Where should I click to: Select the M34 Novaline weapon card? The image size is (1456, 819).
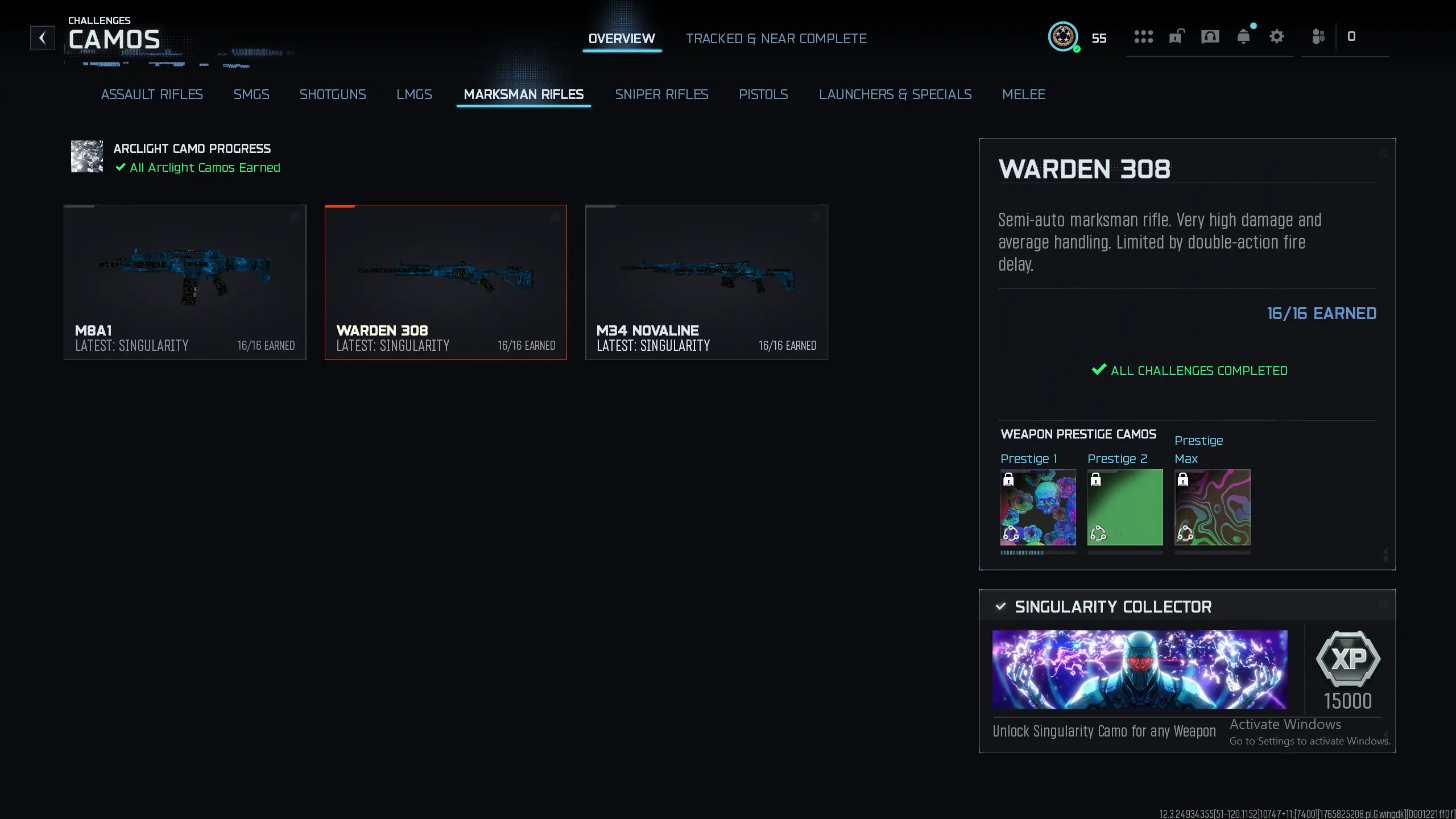(x=706, y=282)
